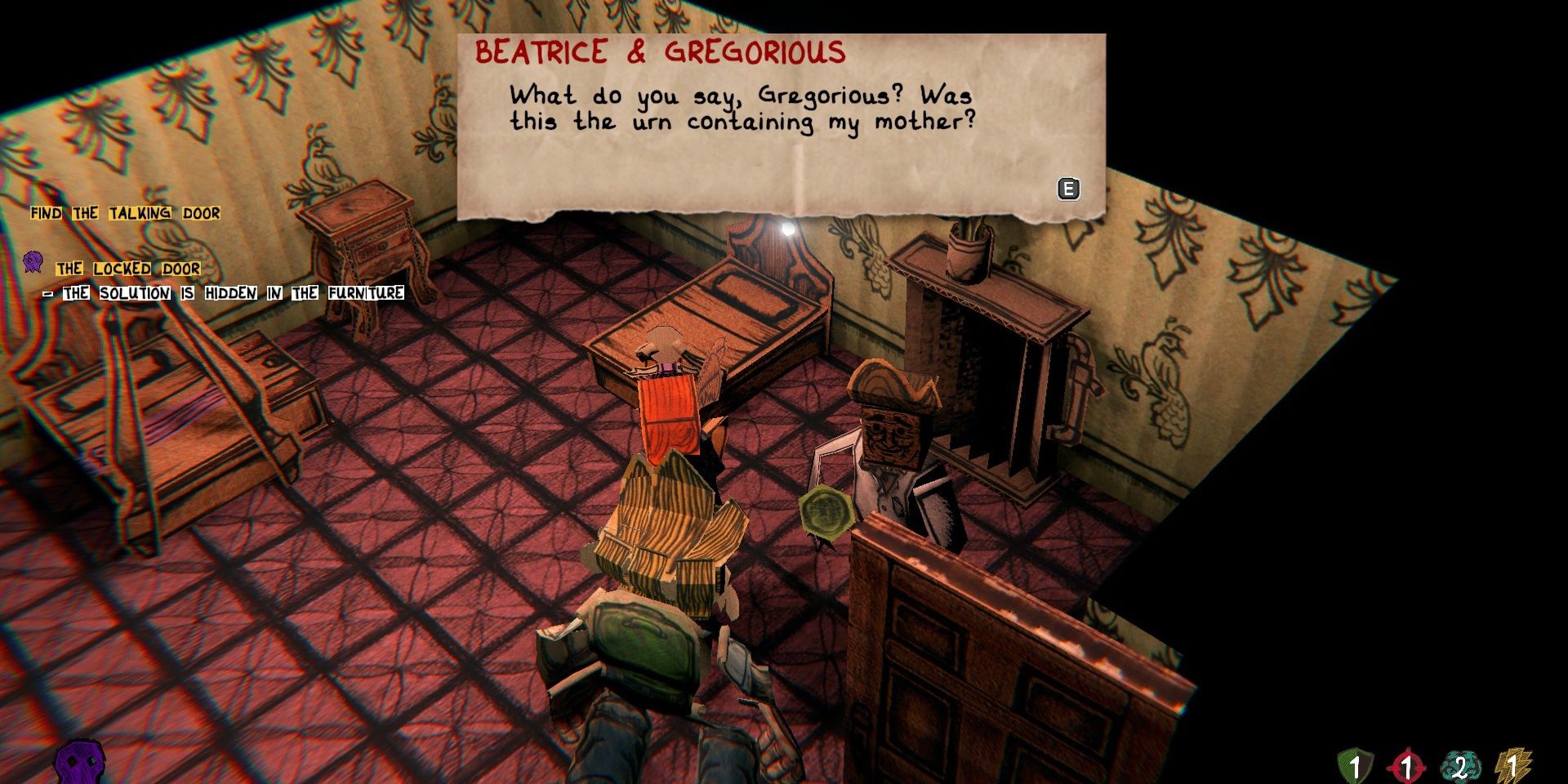
Task: Select the yellow lightning energy icon
Action: coord(1512,764)
